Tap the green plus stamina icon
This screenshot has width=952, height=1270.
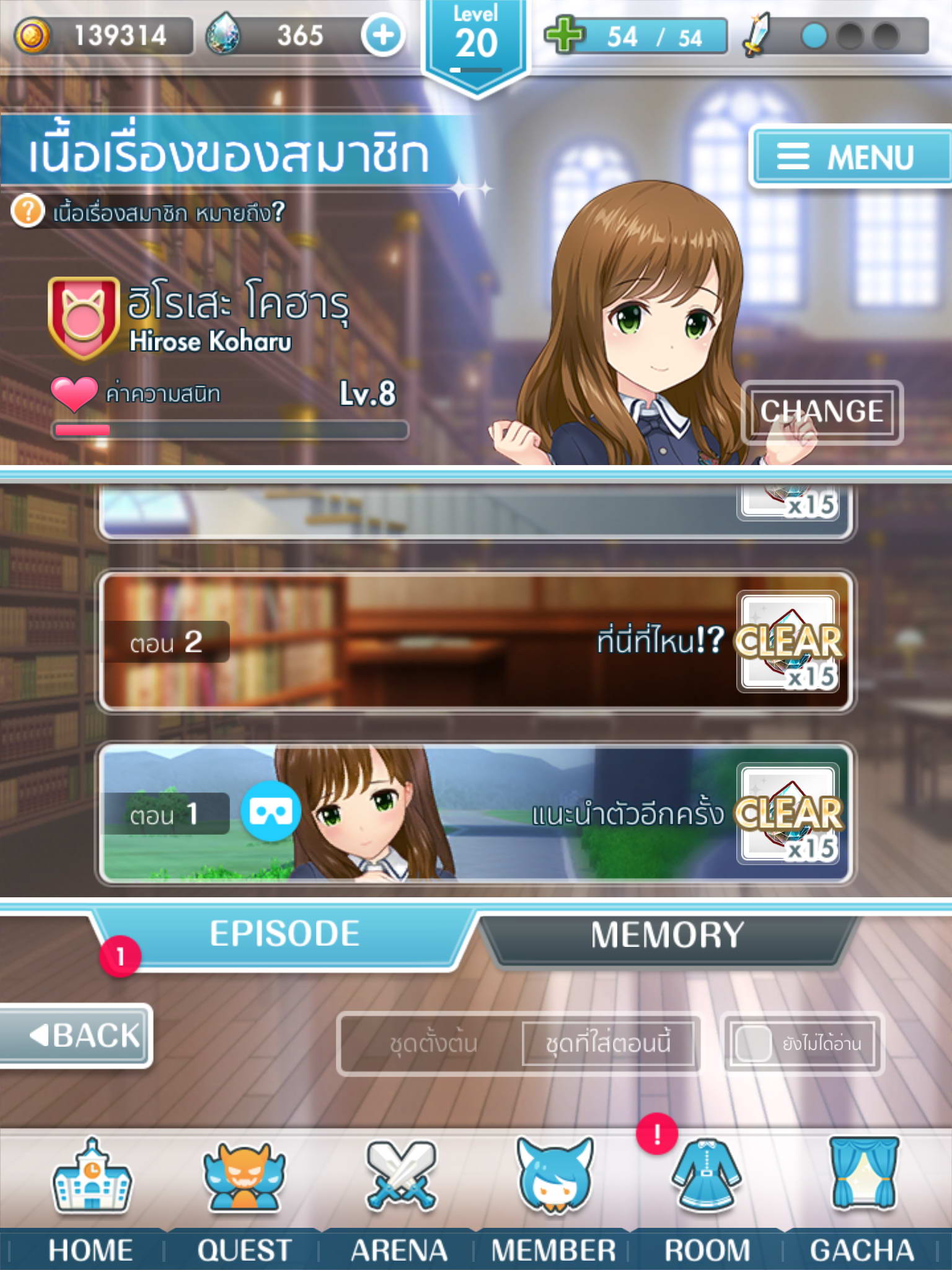(564, 35)
